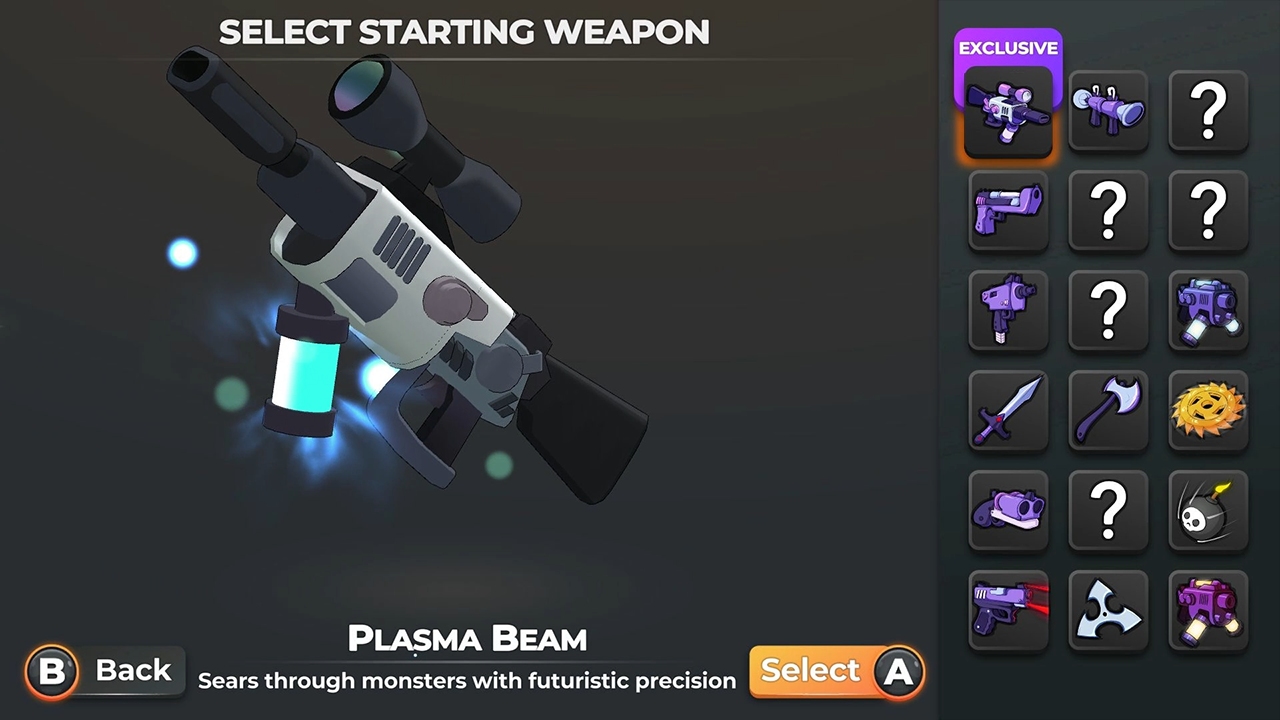Select the purple SMG weapon
This screenshot has width=1280, height=720.
tap(1008, 311)
